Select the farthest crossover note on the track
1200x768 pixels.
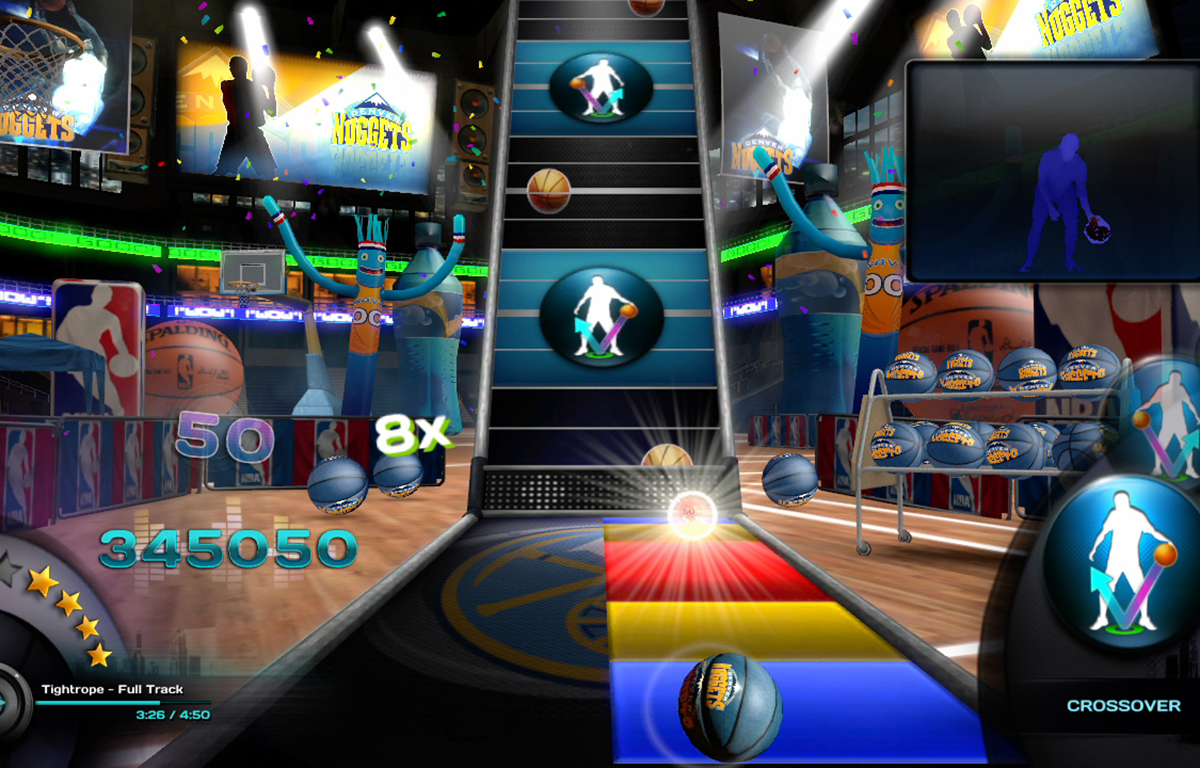click(601, 89)
